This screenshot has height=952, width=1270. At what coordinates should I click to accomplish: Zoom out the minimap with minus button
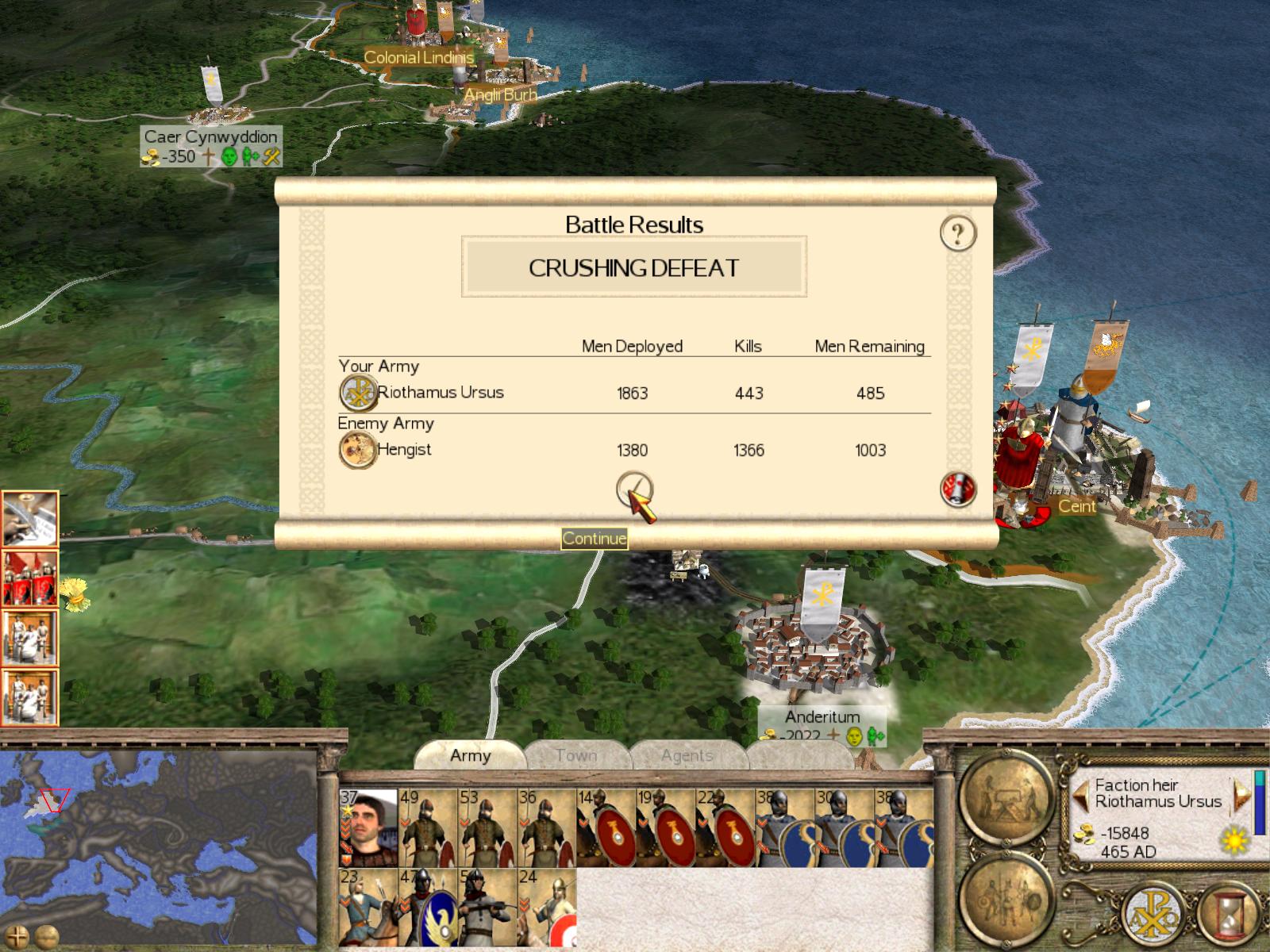click(46, 936)
